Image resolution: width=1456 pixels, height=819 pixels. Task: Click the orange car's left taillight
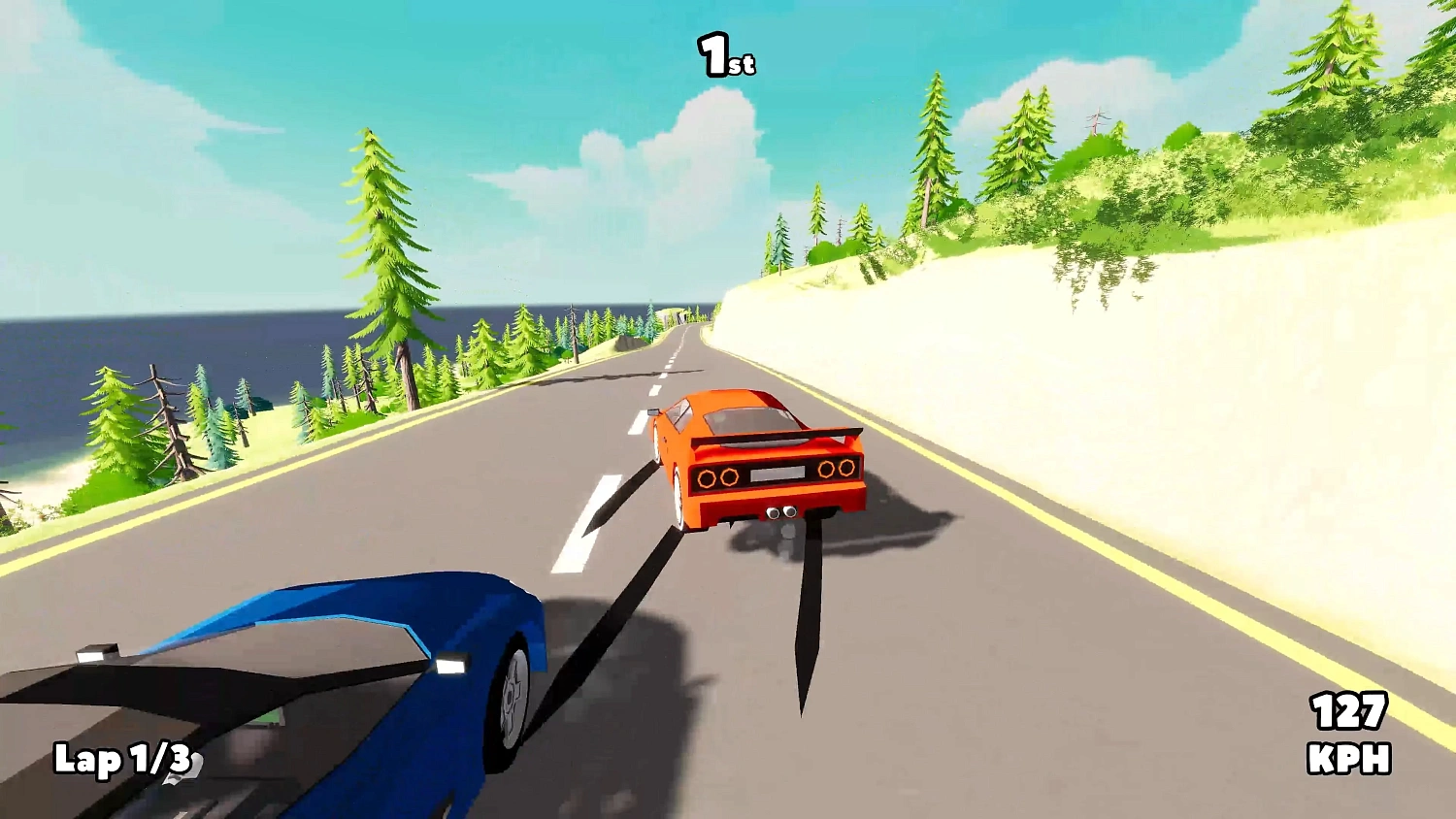coord(720,475)
